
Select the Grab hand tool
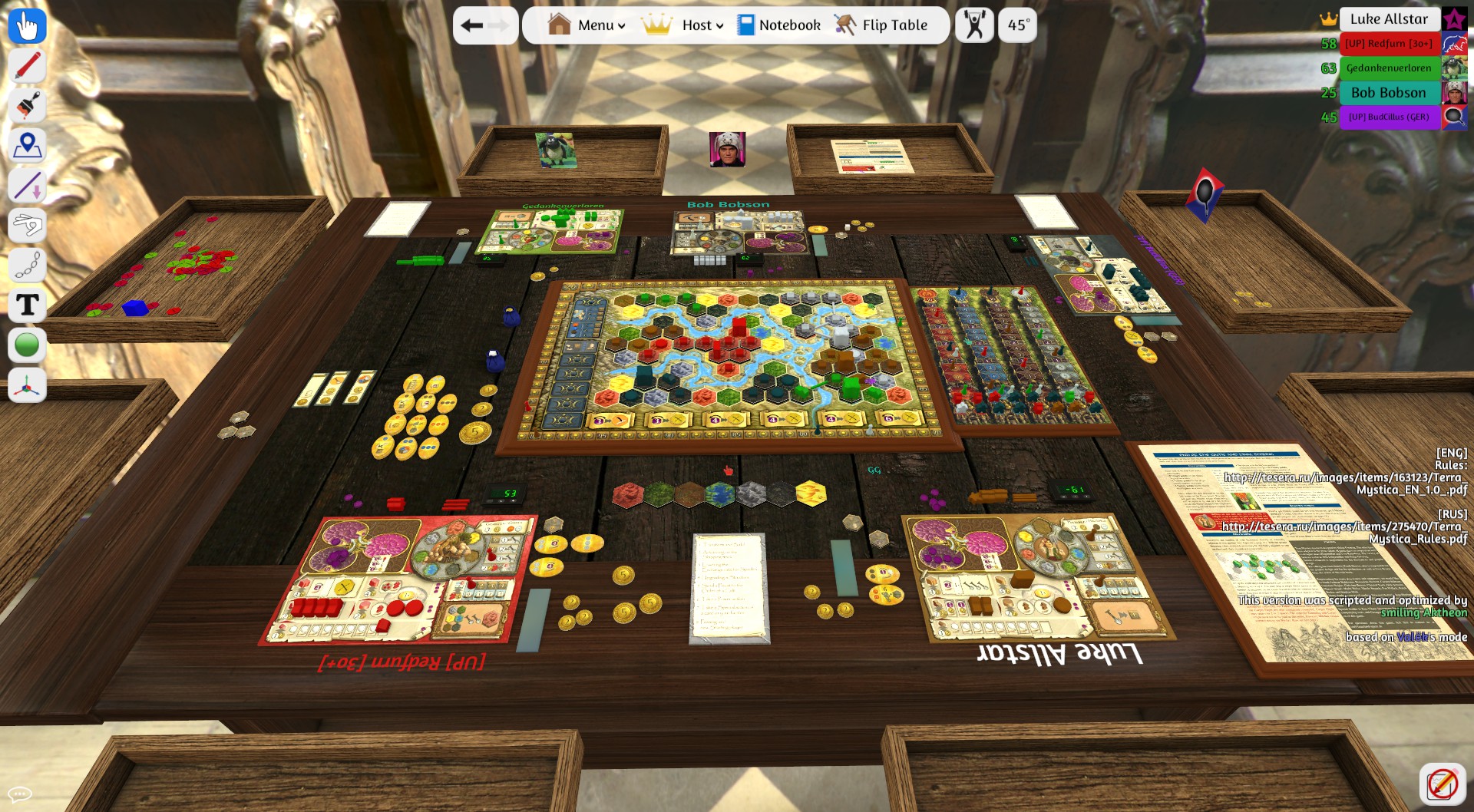27,25
